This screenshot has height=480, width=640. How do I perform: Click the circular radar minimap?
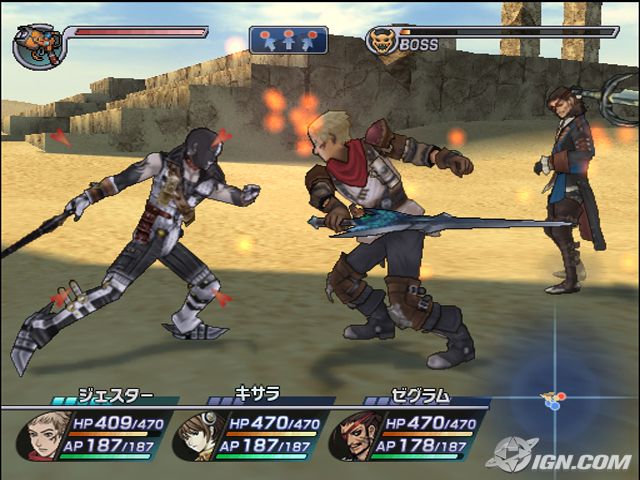(x=555, y=399)
